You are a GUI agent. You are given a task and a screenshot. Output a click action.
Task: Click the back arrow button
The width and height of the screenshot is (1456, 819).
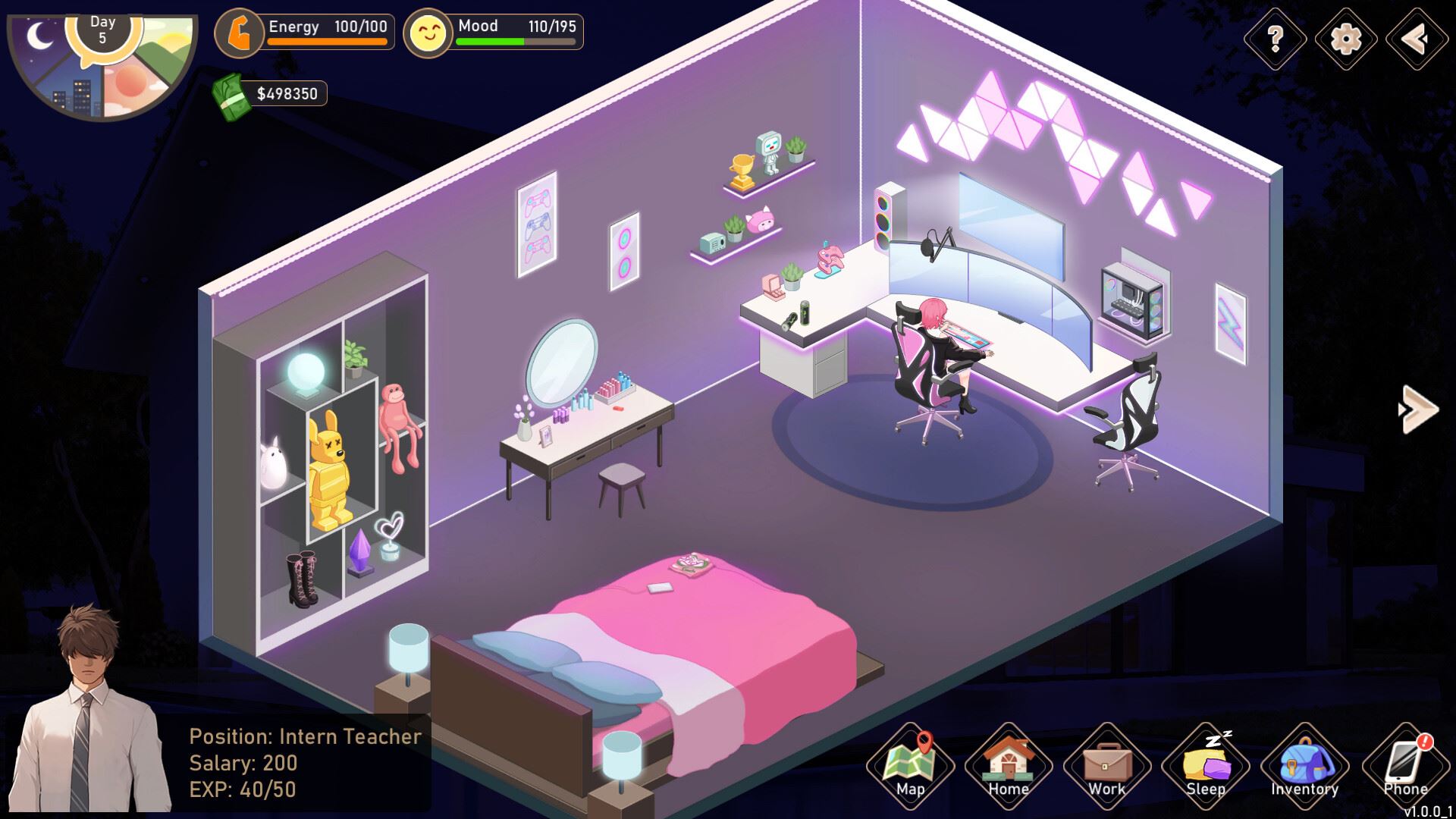1416,38
